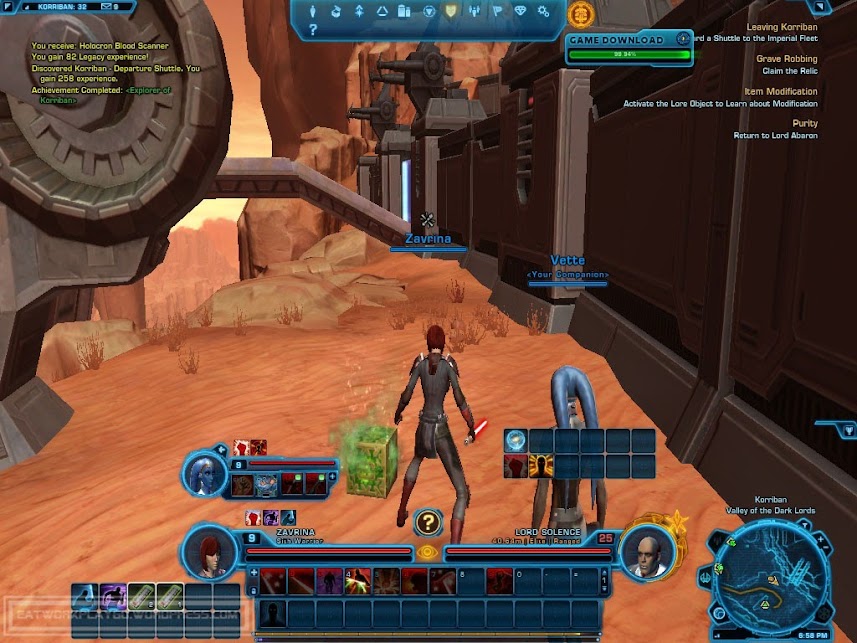Activate the green lightsaber slash ability in slot 4

tap(358, 581)
